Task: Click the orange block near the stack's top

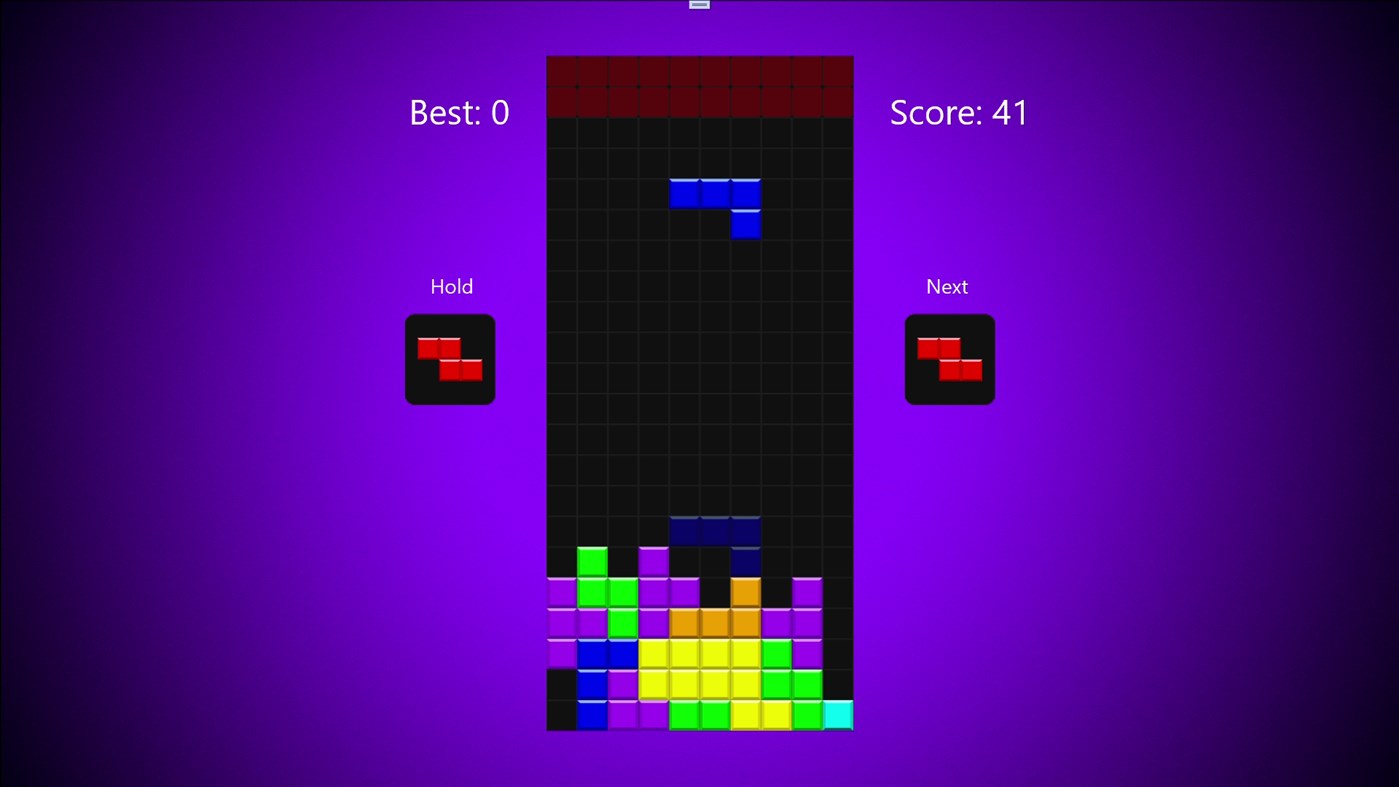Action: click(x=744, y=592)
